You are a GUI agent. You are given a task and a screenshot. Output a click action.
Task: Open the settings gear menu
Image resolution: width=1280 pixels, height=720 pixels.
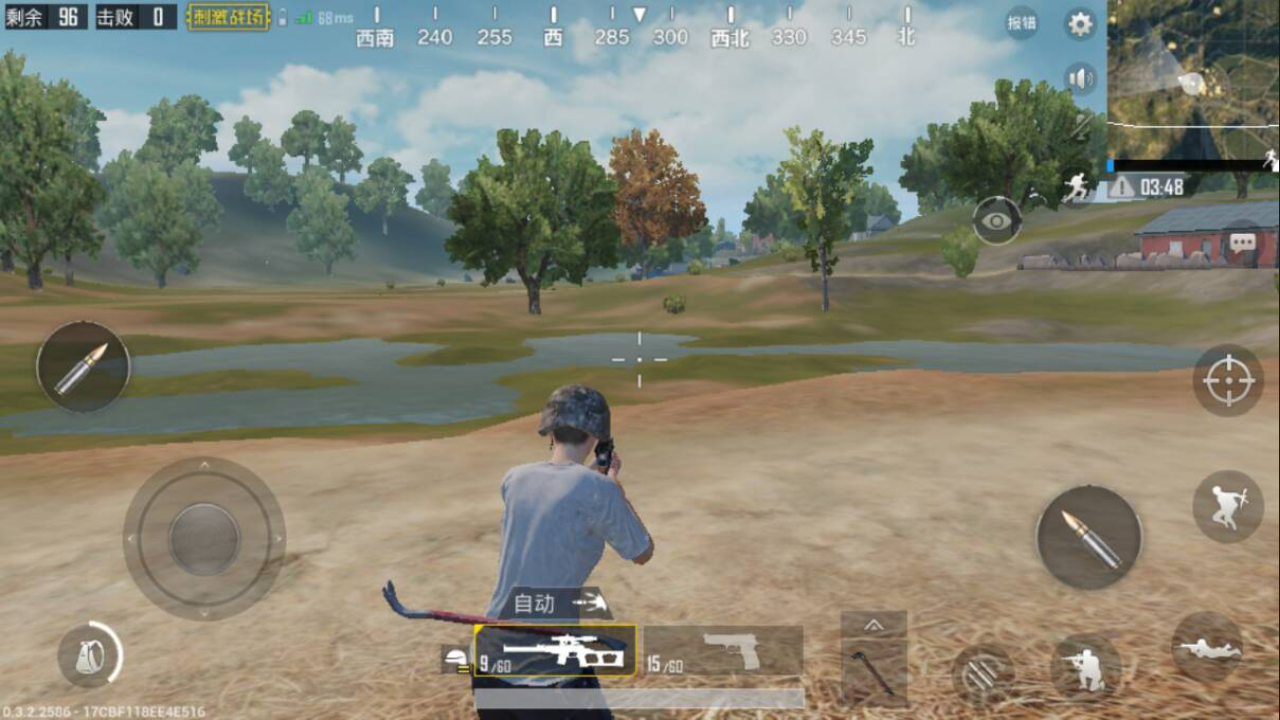(1080, 24)
